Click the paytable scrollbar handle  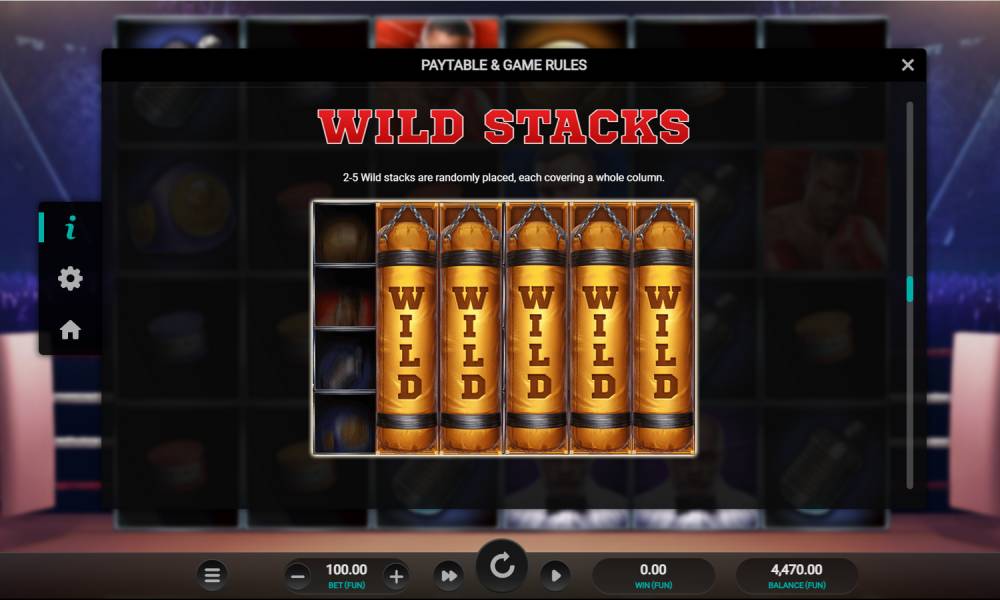click(909, 289)
